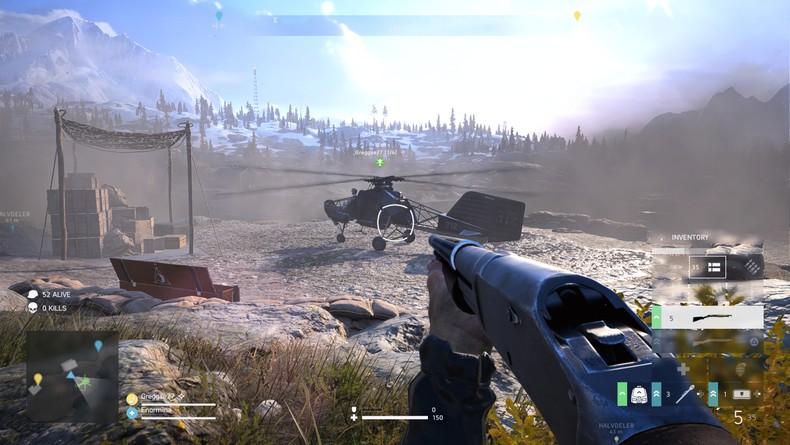The image size is (790, 445).
Task: Select the yellow waypoint pin on minimap
Action: click(38, 379)
